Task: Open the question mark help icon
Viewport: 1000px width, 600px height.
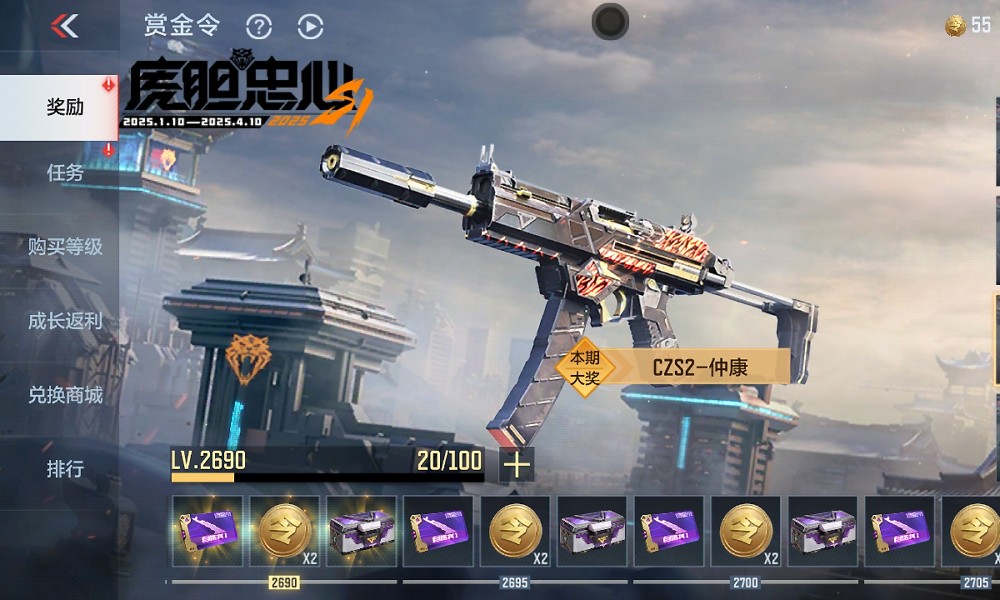Action: click(259, 27)
